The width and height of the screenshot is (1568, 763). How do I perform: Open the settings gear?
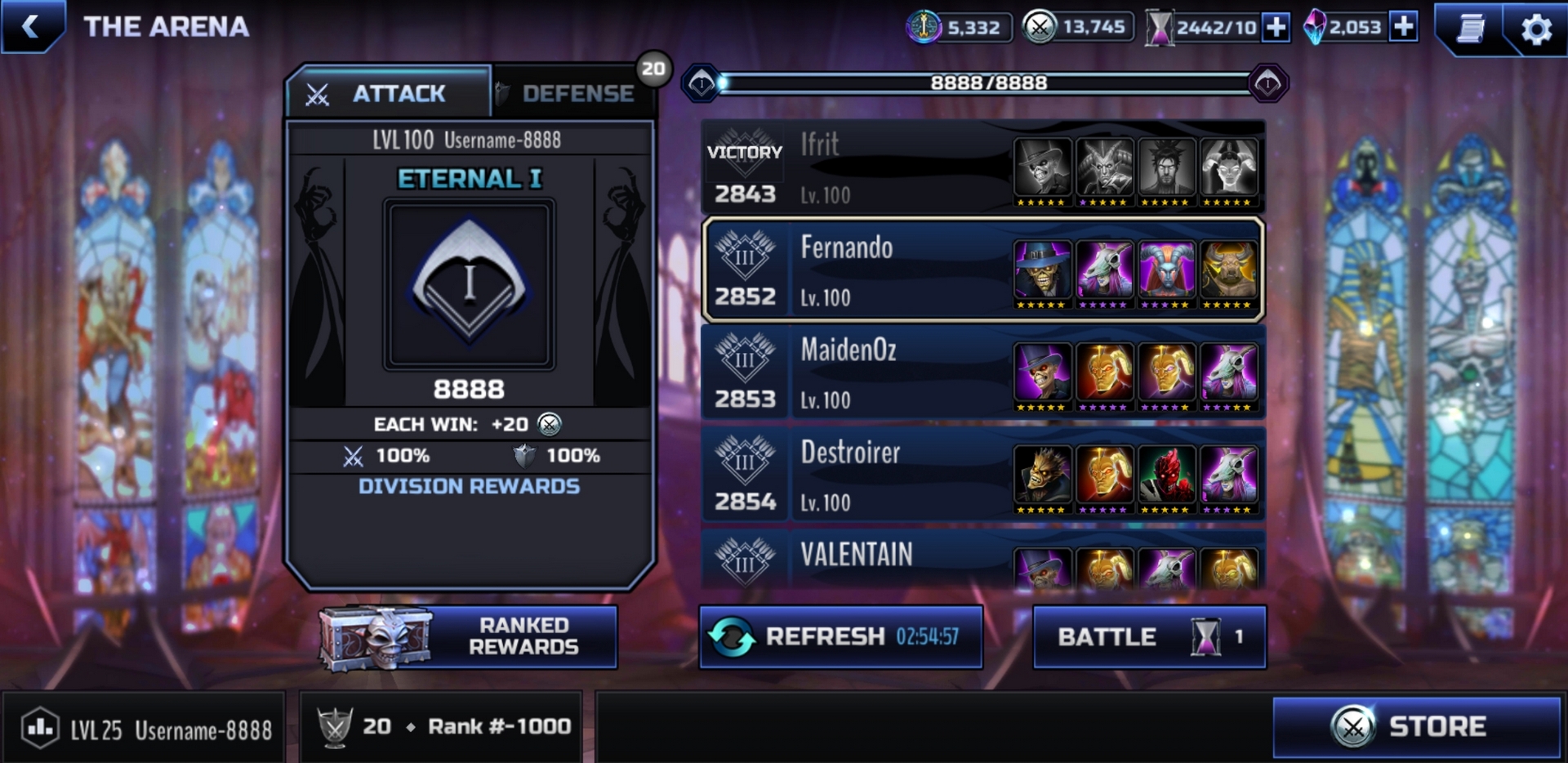click(x=1535, y=29)
